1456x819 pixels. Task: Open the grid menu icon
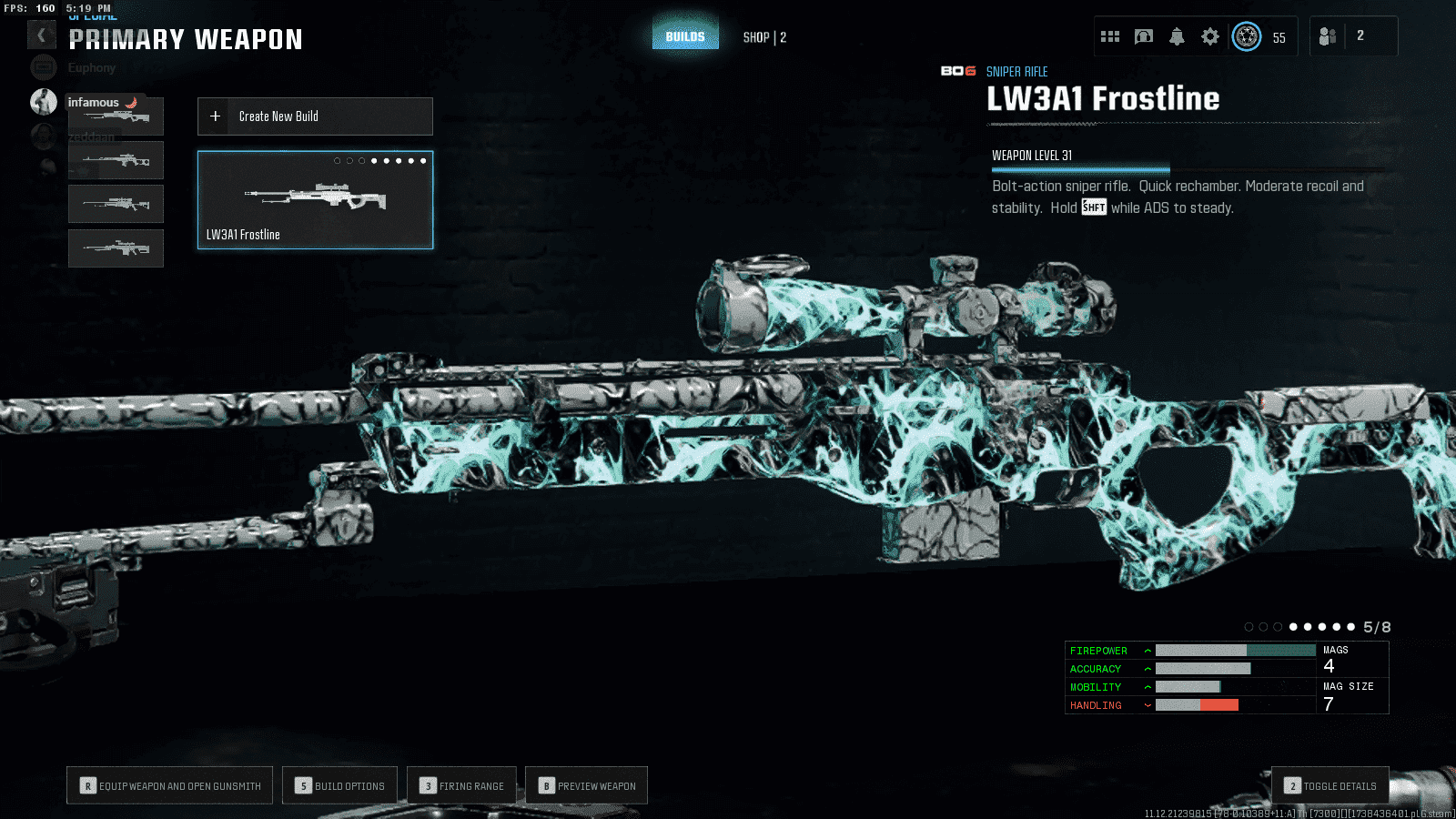(x=1109, y=36)
